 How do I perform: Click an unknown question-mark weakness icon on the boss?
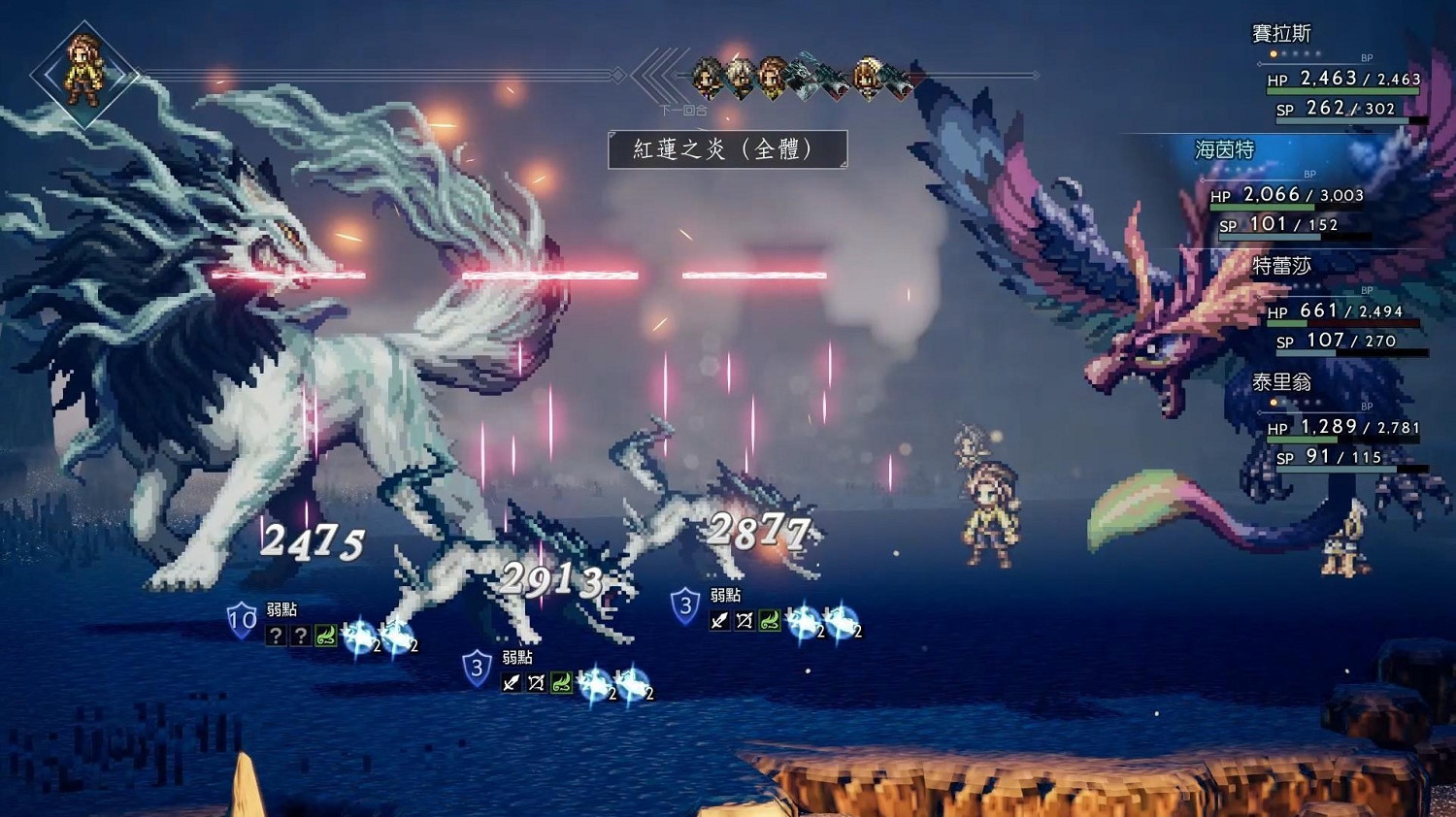pos(279,636)
